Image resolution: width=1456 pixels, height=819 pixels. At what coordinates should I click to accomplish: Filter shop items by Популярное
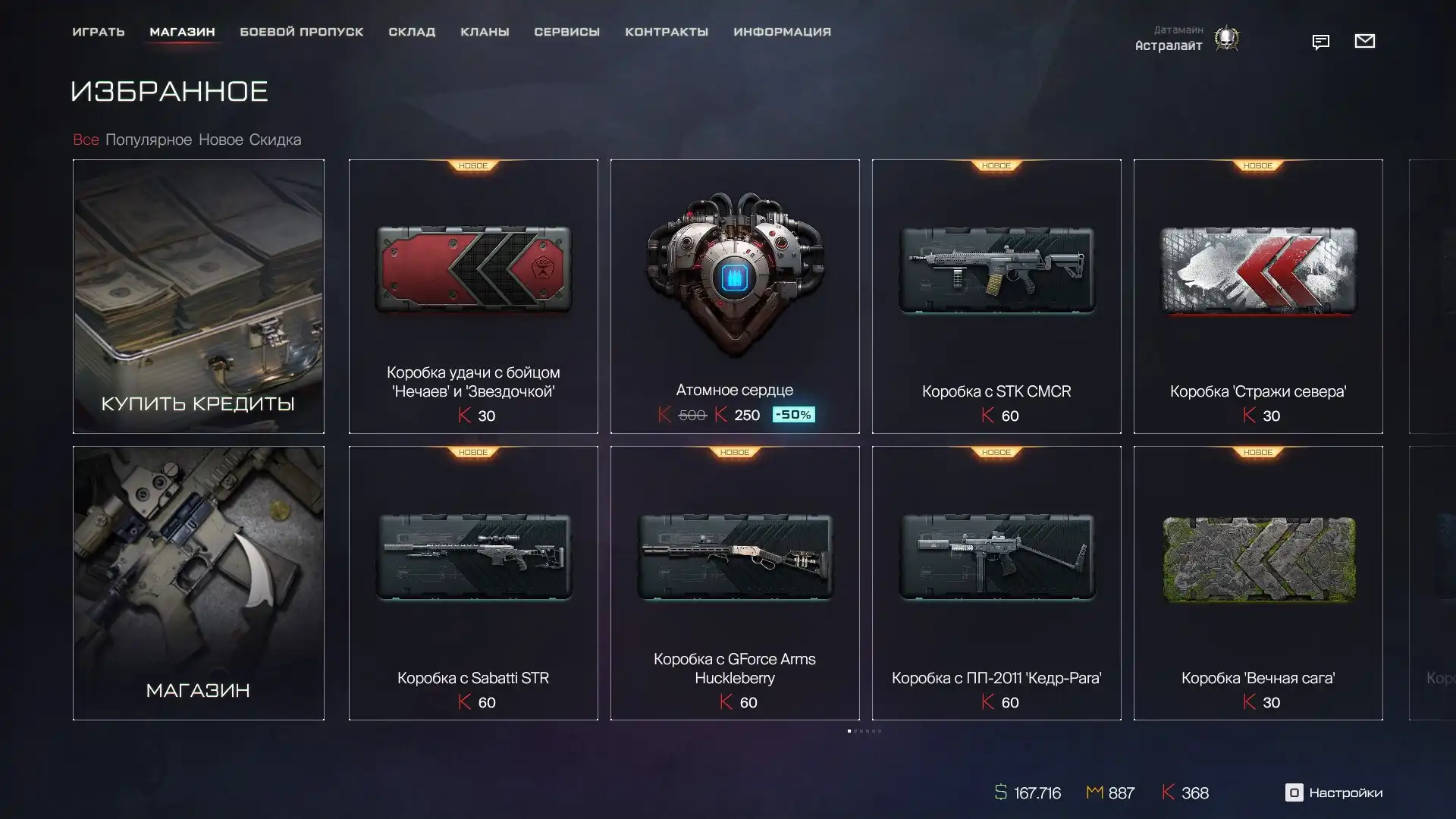(149, 140)
